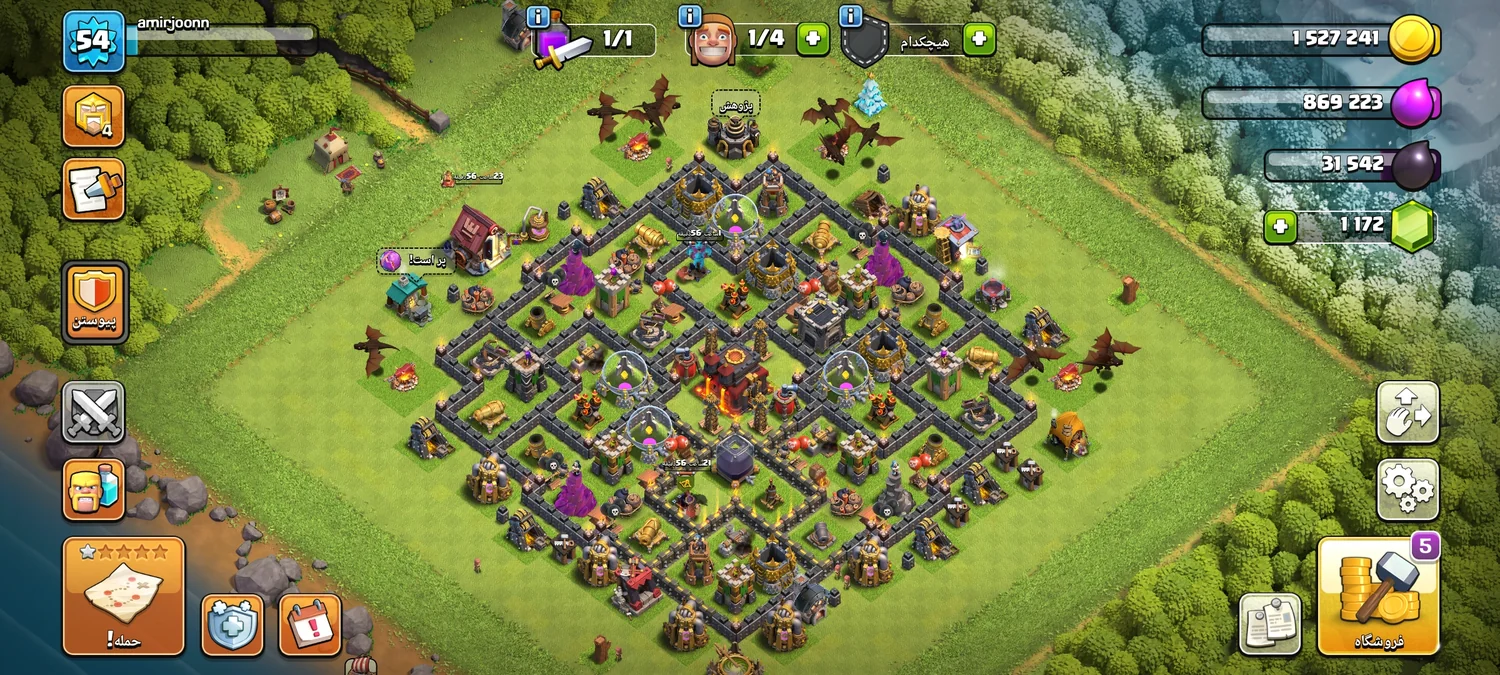Screen dimensions: 1500x675
Task: Open the gear settings button
Action: 1407,489
